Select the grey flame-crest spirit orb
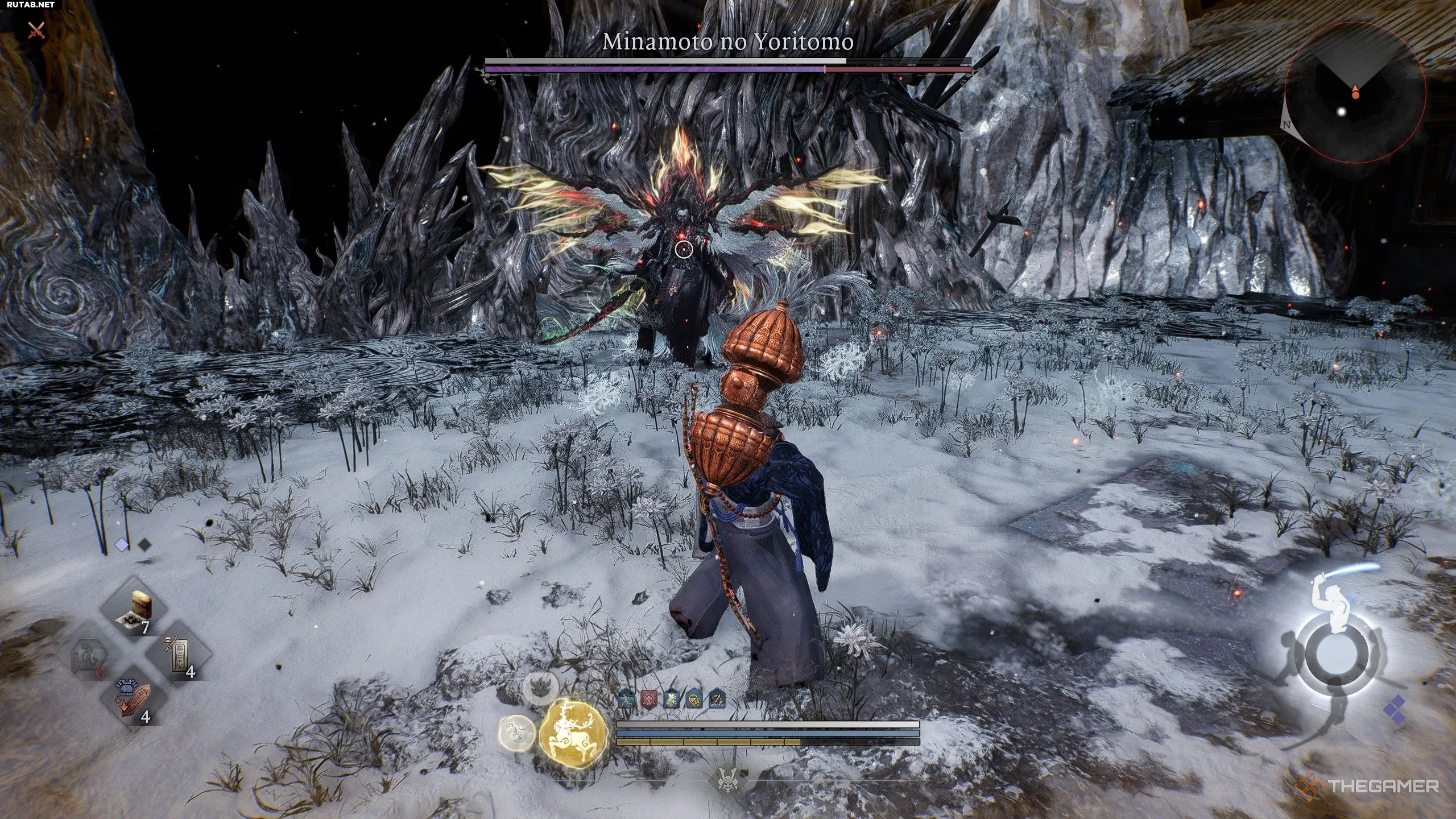 [x=541, y=689]
